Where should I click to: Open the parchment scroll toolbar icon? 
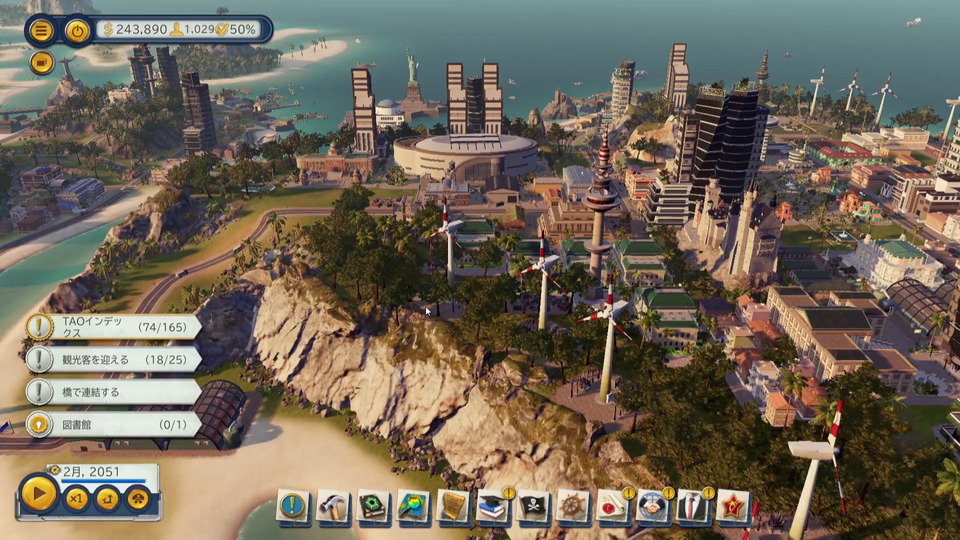(x=453, y=506)
